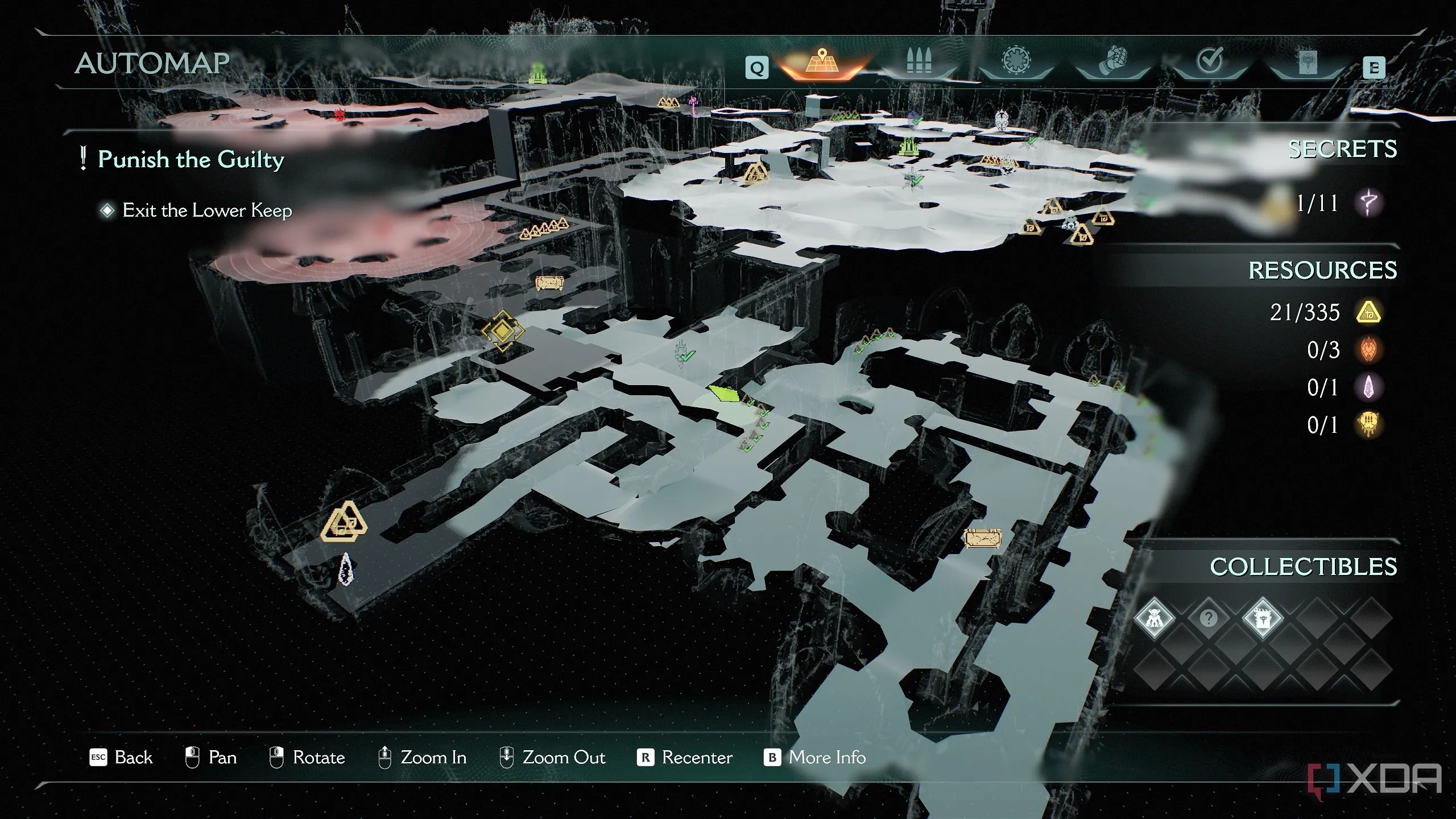Switch to the bullets weapons tab
The image size is (1456, 819).
click(919, 61)
